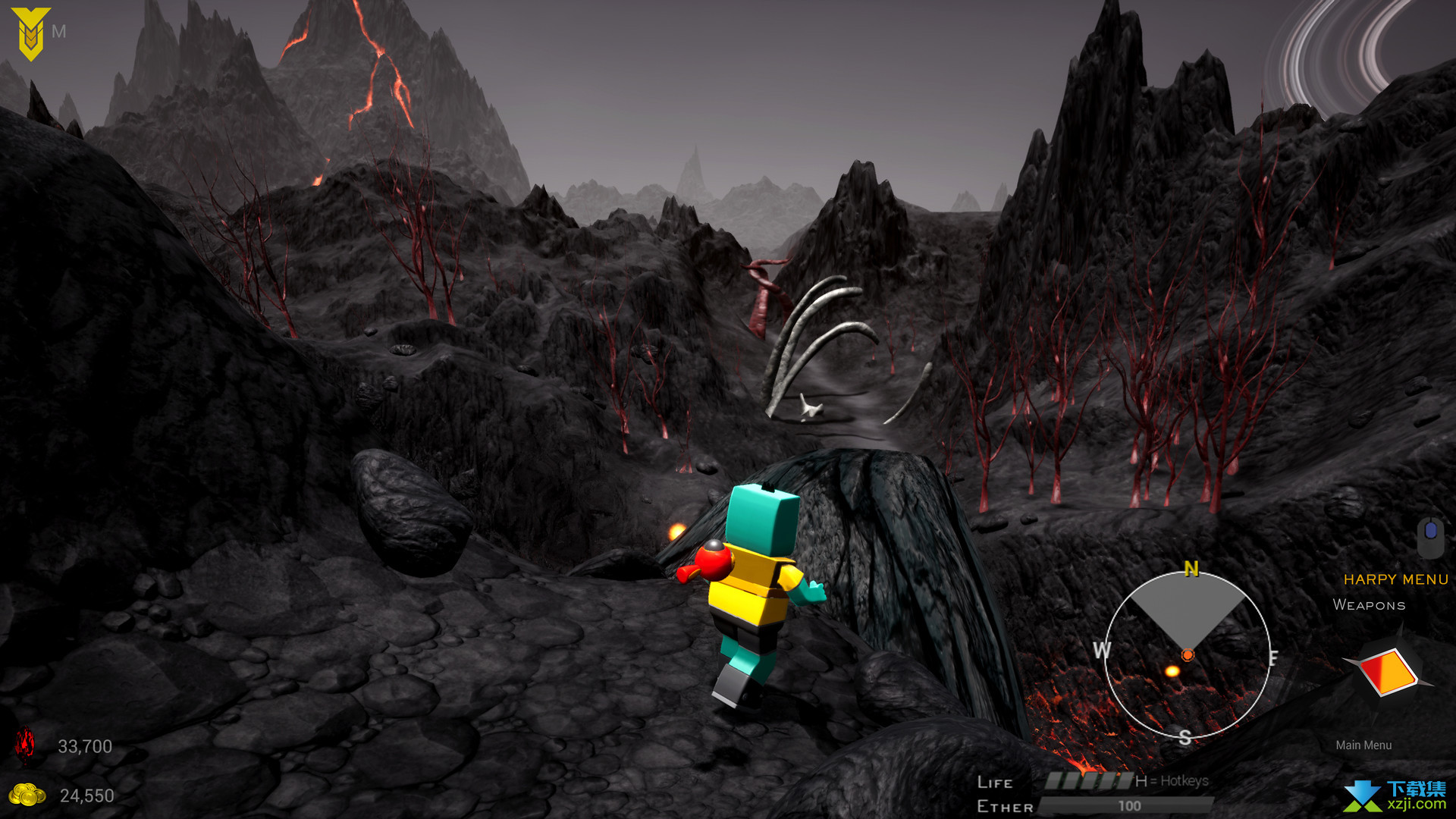Click the yellow chevron emblem icon
Image resolution: width=1456 pixels, height=819 pixels.
click(x=30, y=33)
